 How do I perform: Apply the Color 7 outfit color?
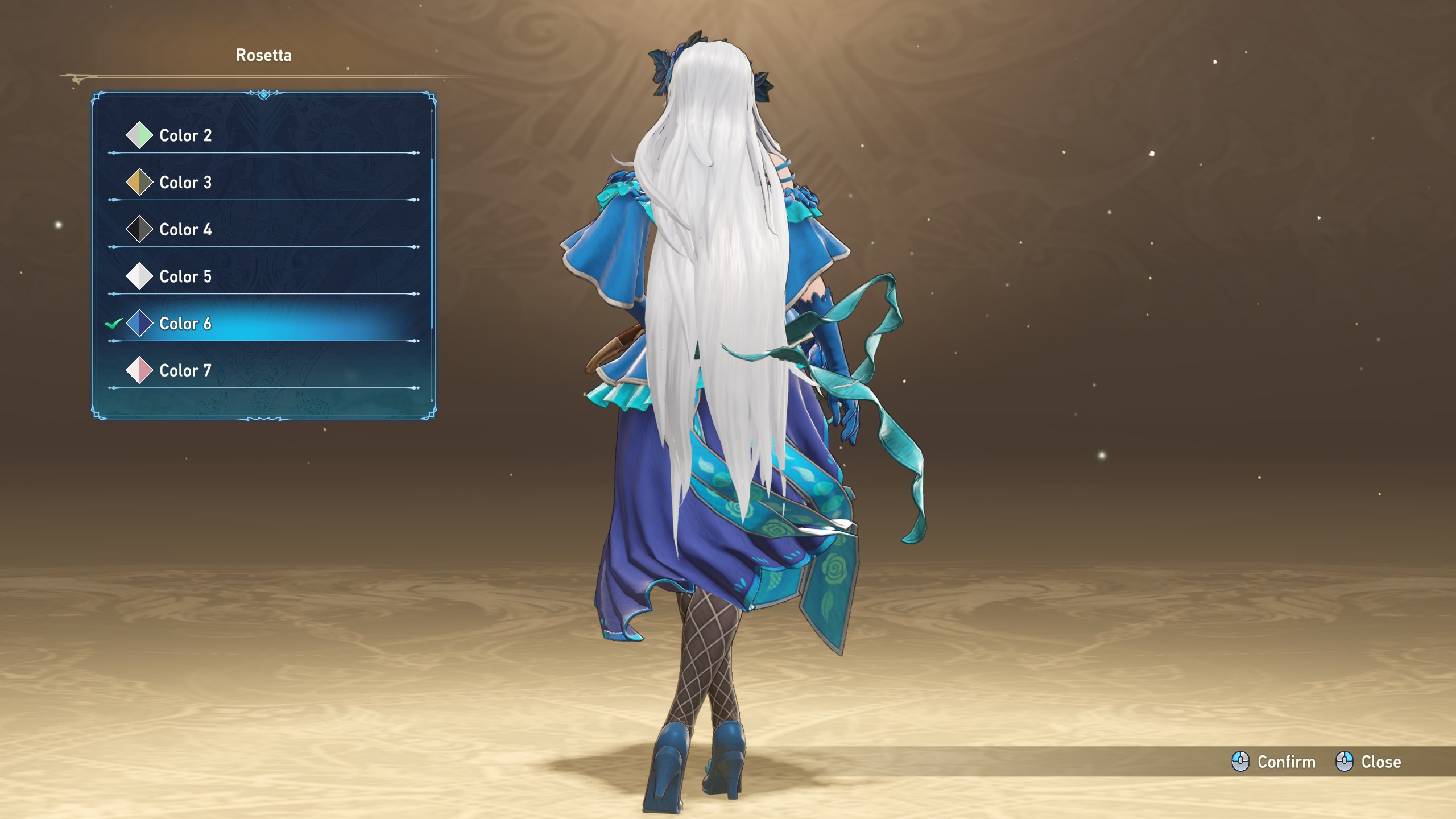pos(185,371)
